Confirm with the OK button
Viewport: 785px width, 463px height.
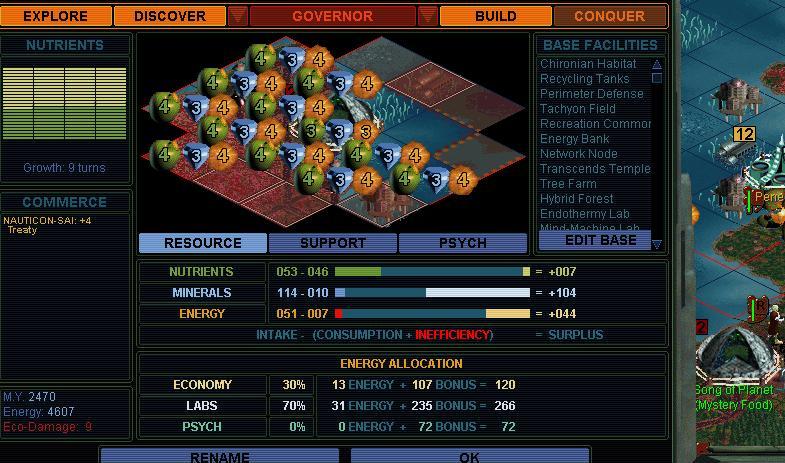(x=469, y=457)
